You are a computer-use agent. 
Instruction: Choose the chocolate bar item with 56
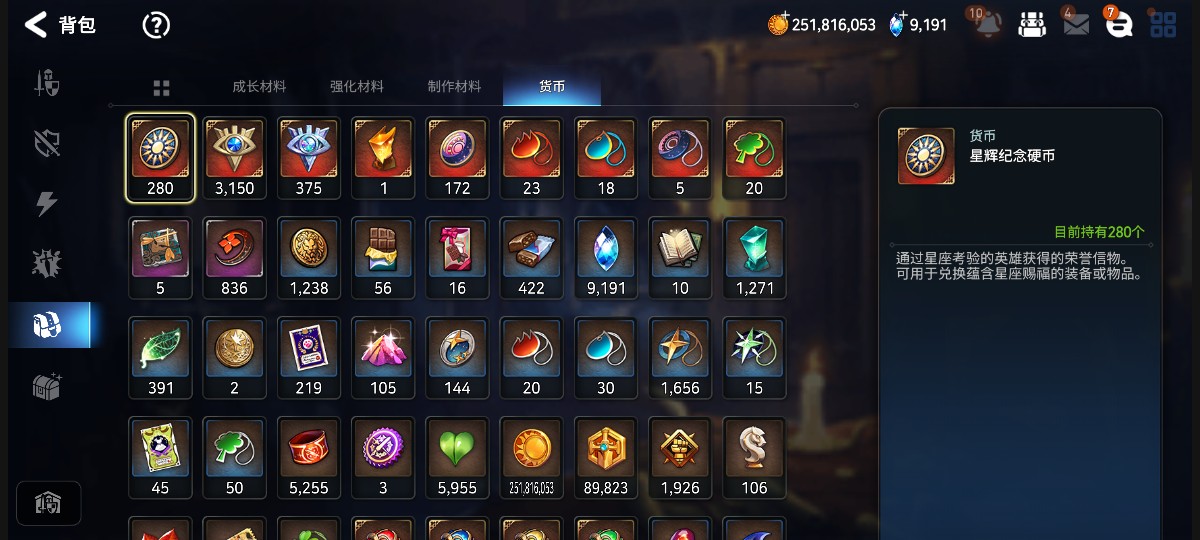click(383, 258)
